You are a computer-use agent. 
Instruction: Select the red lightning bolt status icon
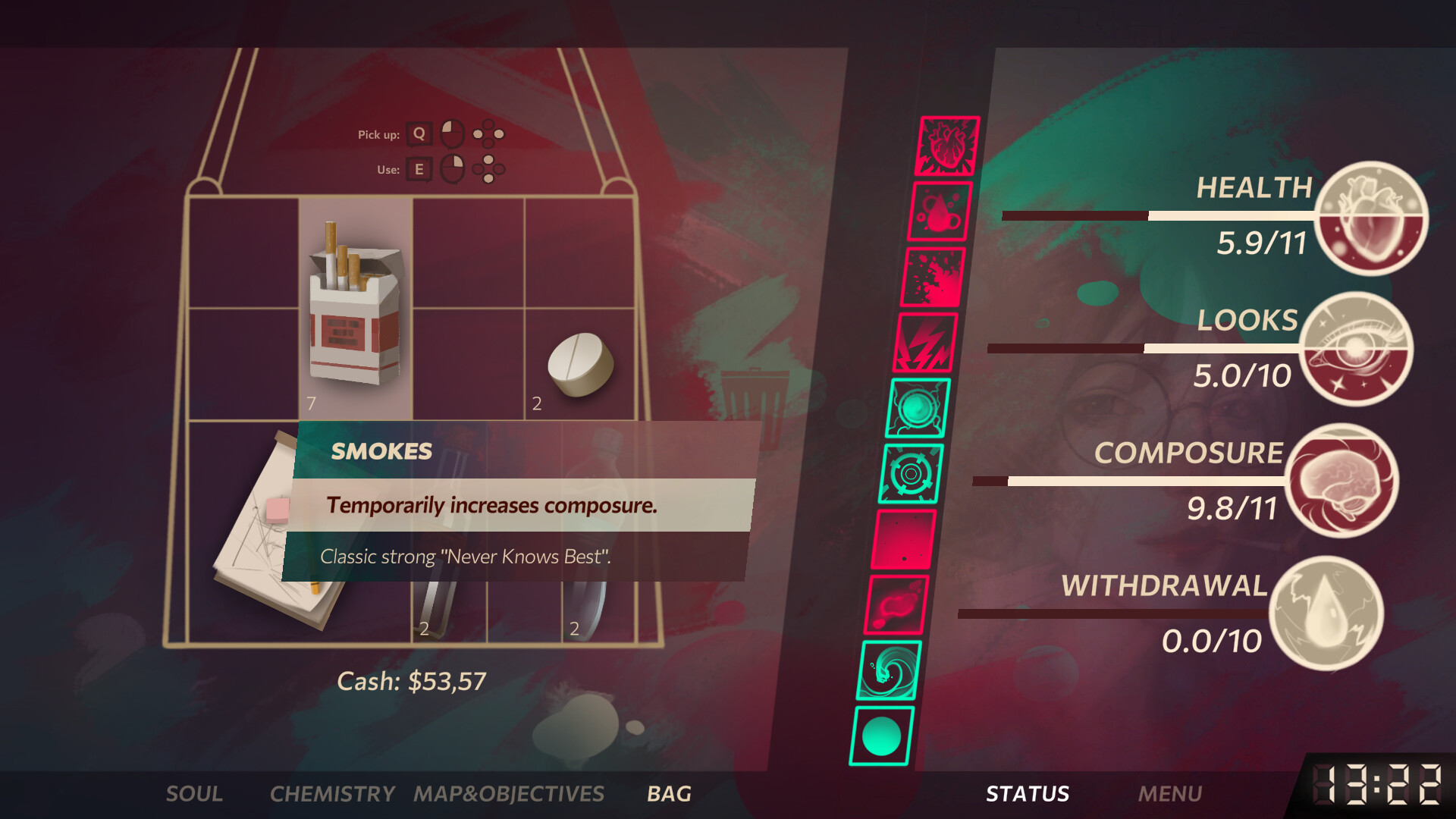pos(927,343)
